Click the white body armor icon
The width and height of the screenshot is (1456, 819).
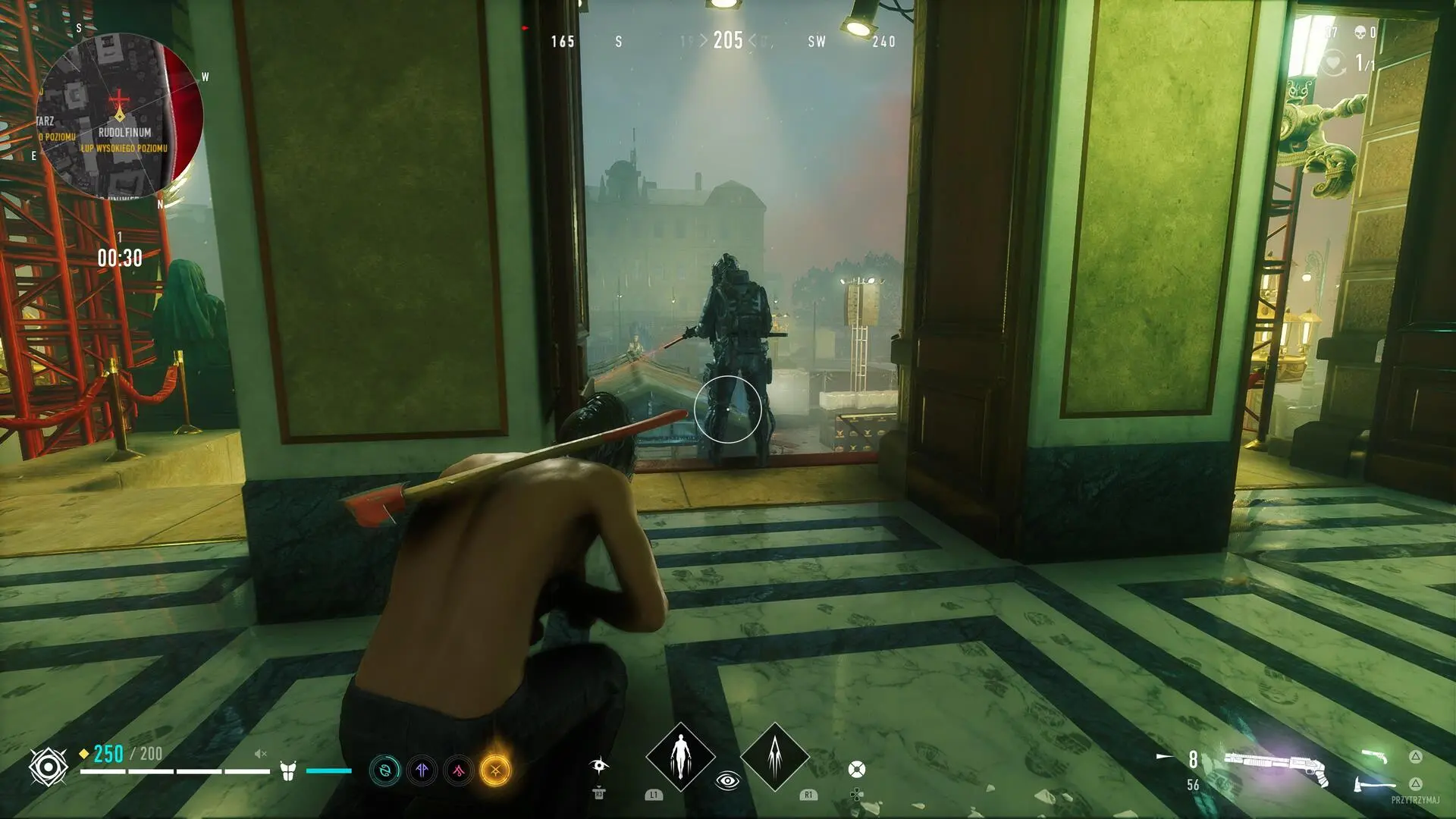[x=287, y=771]
